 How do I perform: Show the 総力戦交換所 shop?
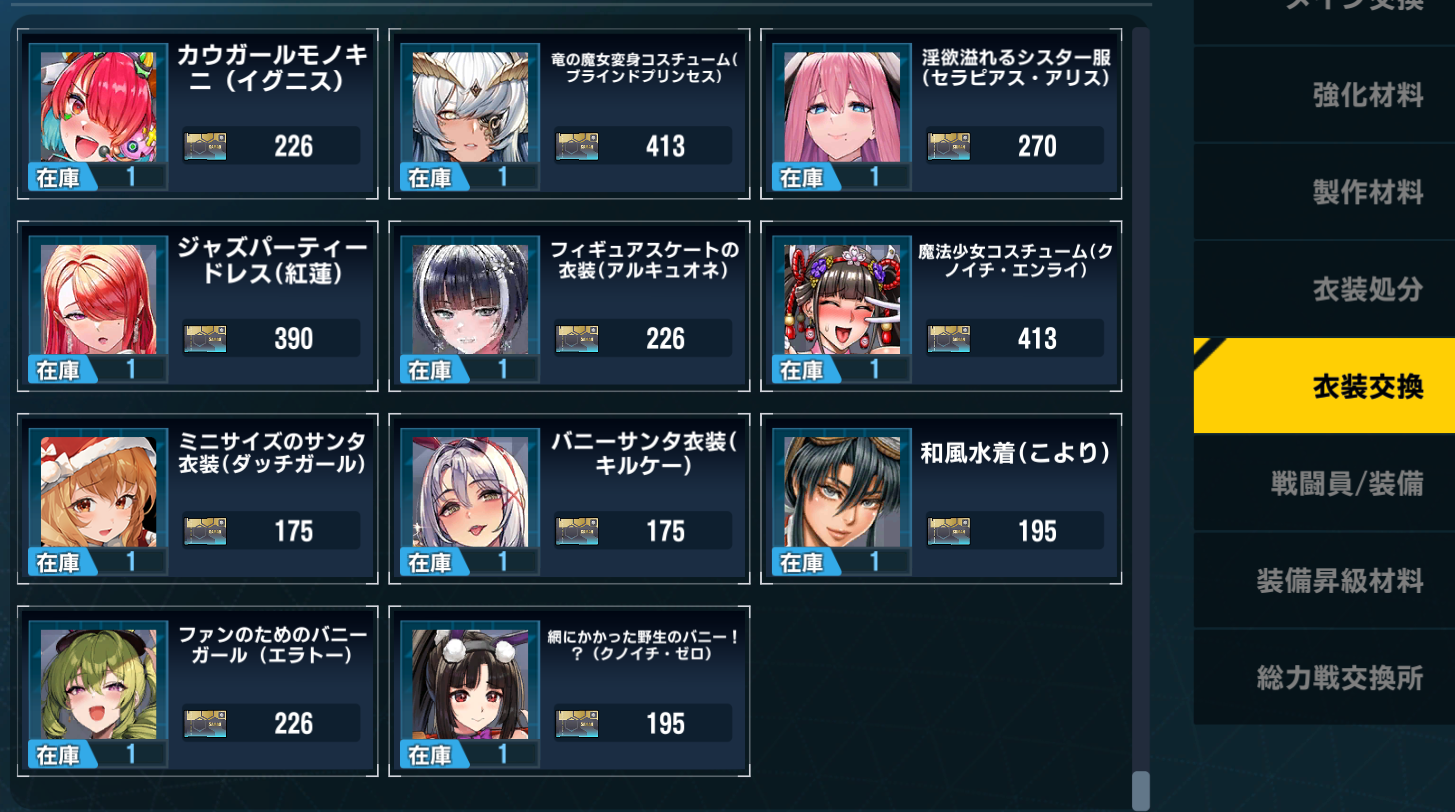(1323, 677)
